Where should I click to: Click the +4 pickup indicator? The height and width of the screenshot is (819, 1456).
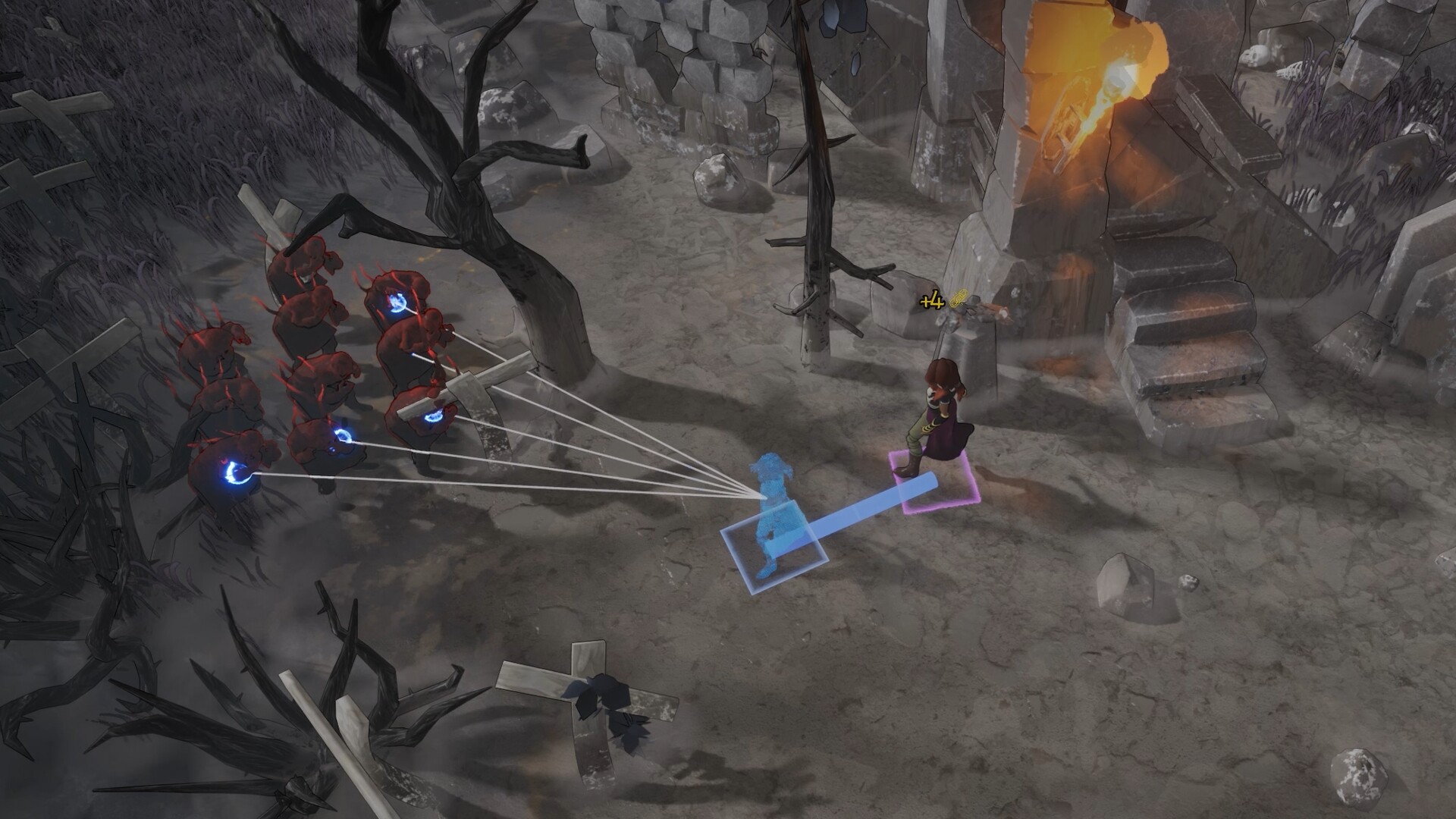(931, 300)
